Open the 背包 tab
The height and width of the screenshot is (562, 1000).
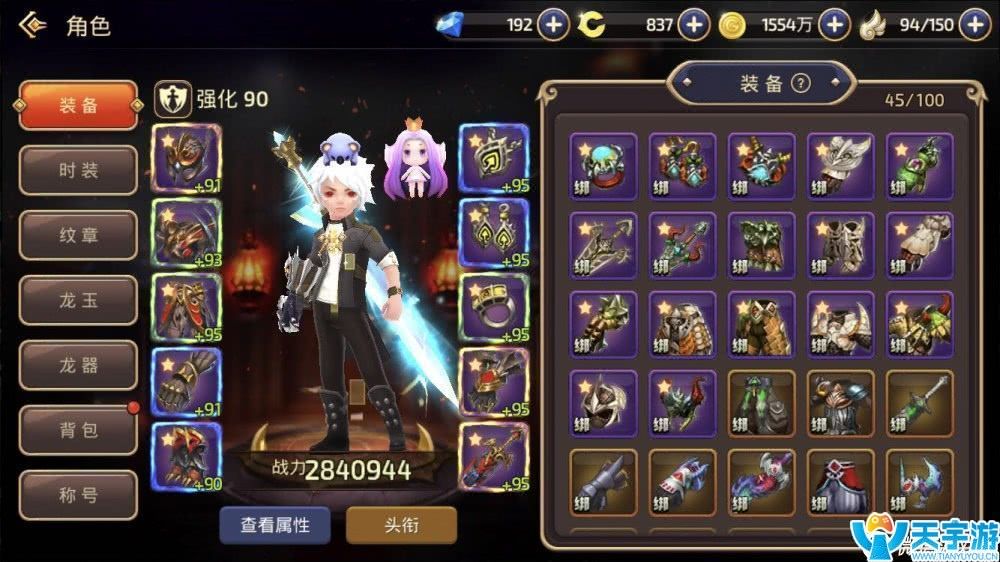coord(78,430)
